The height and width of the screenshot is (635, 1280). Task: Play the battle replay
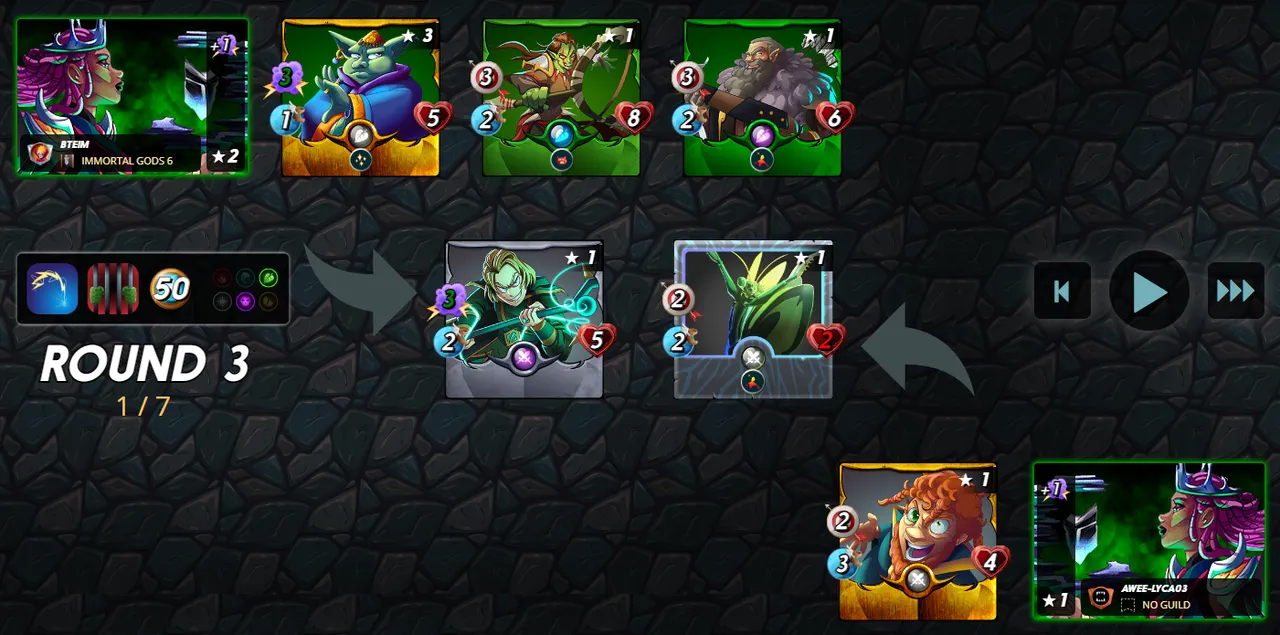coord(1149,291)
